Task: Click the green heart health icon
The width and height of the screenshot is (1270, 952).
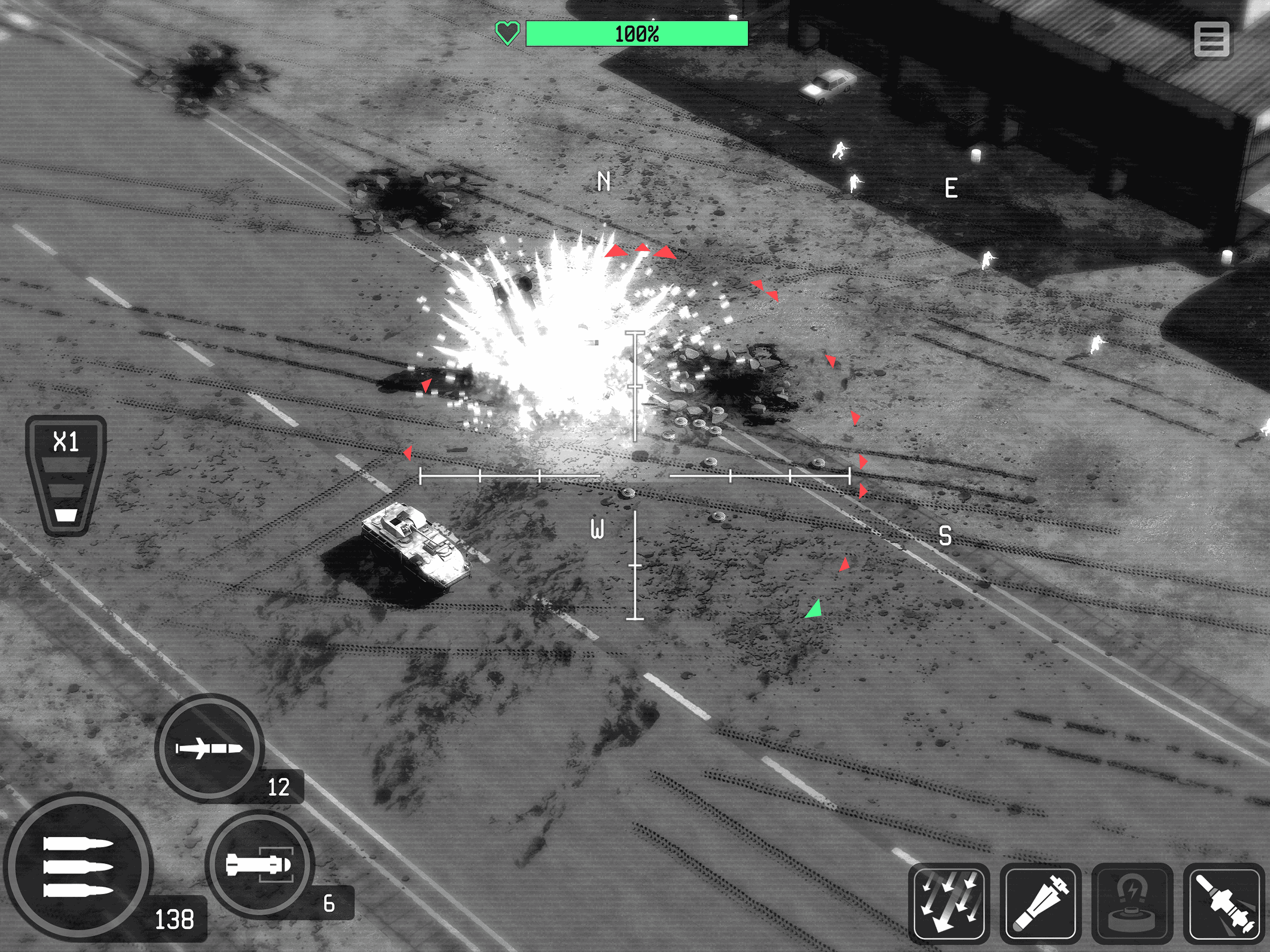Action: pyautogui.click(x=508, y=33)
